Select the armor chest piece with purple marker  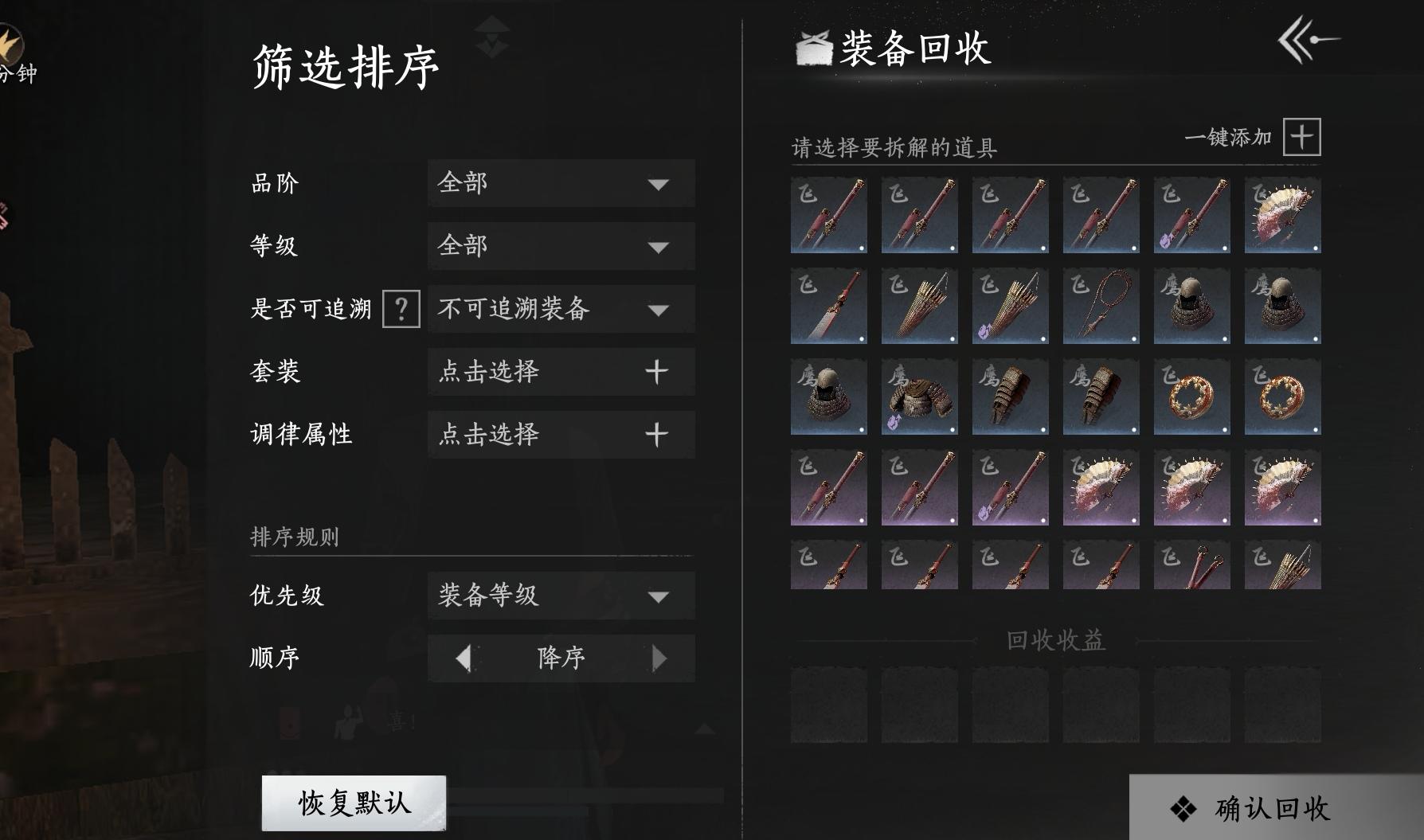(x=917, y=397)
